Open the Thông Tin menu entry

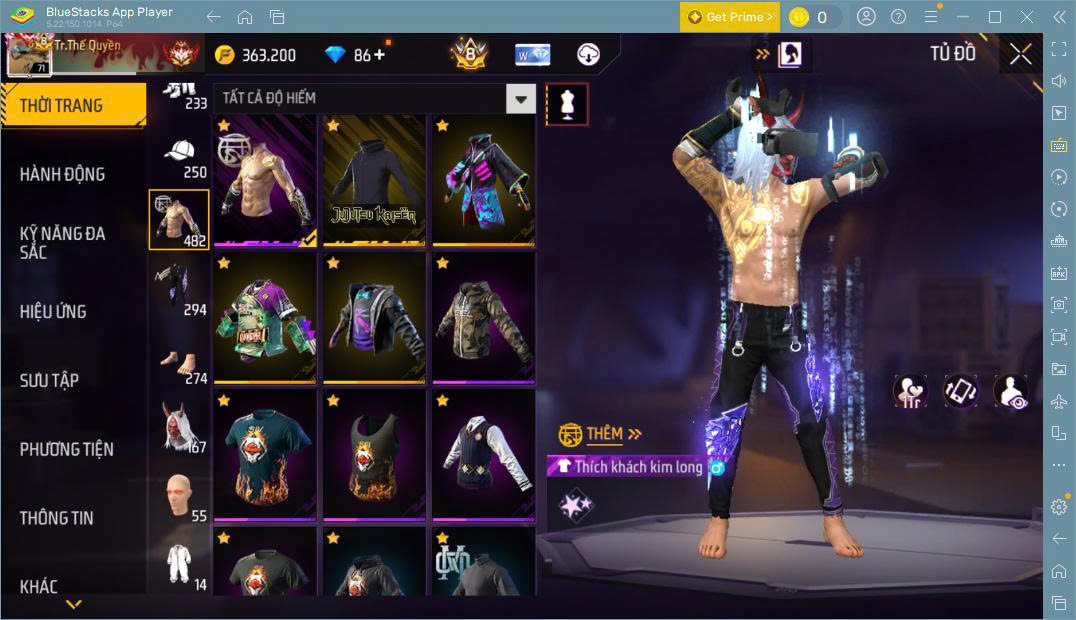pyautogui.click(x=57, y=517)
